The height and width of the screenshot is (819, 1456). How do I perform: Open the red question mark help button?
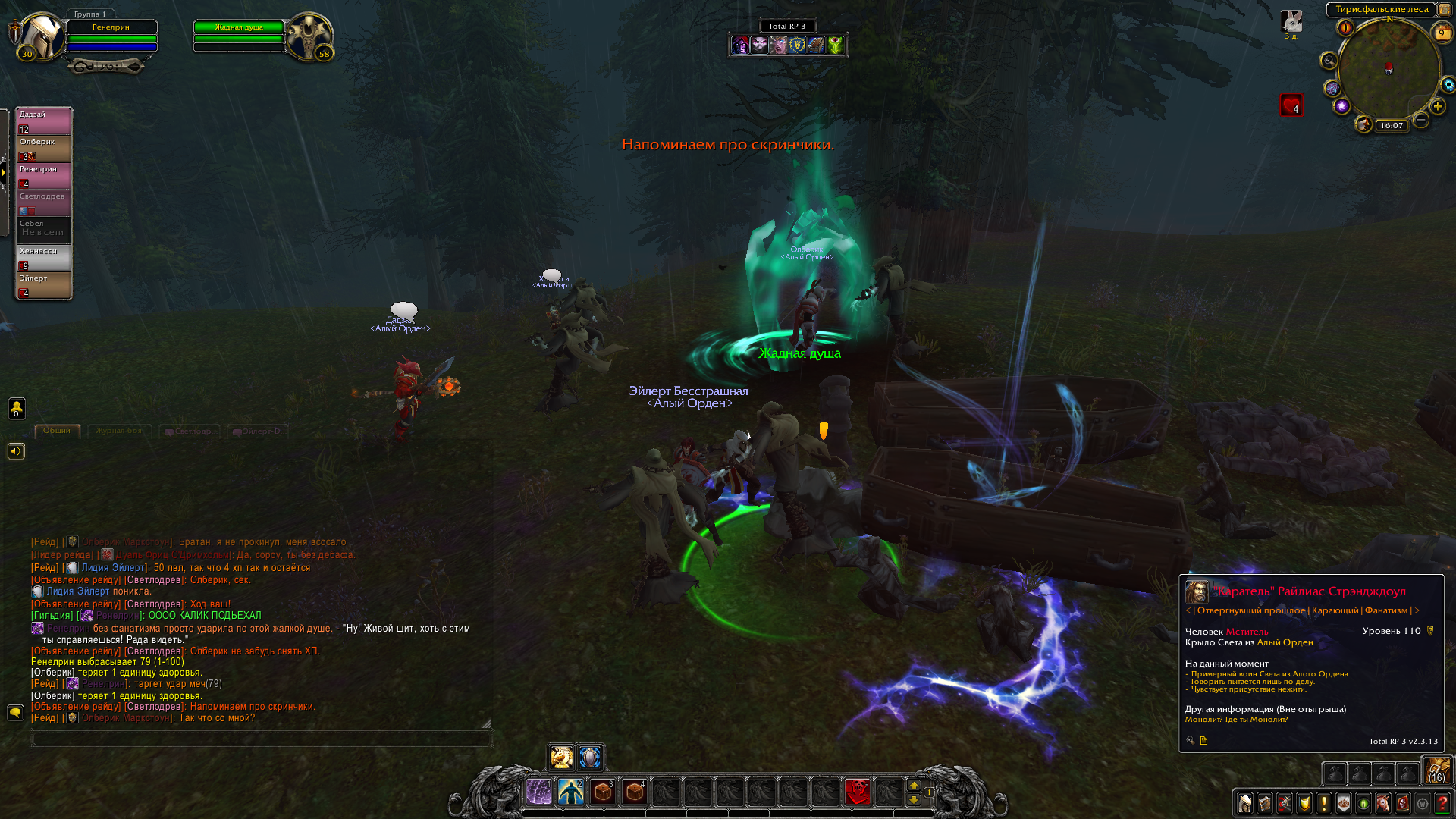[1442, 803]
